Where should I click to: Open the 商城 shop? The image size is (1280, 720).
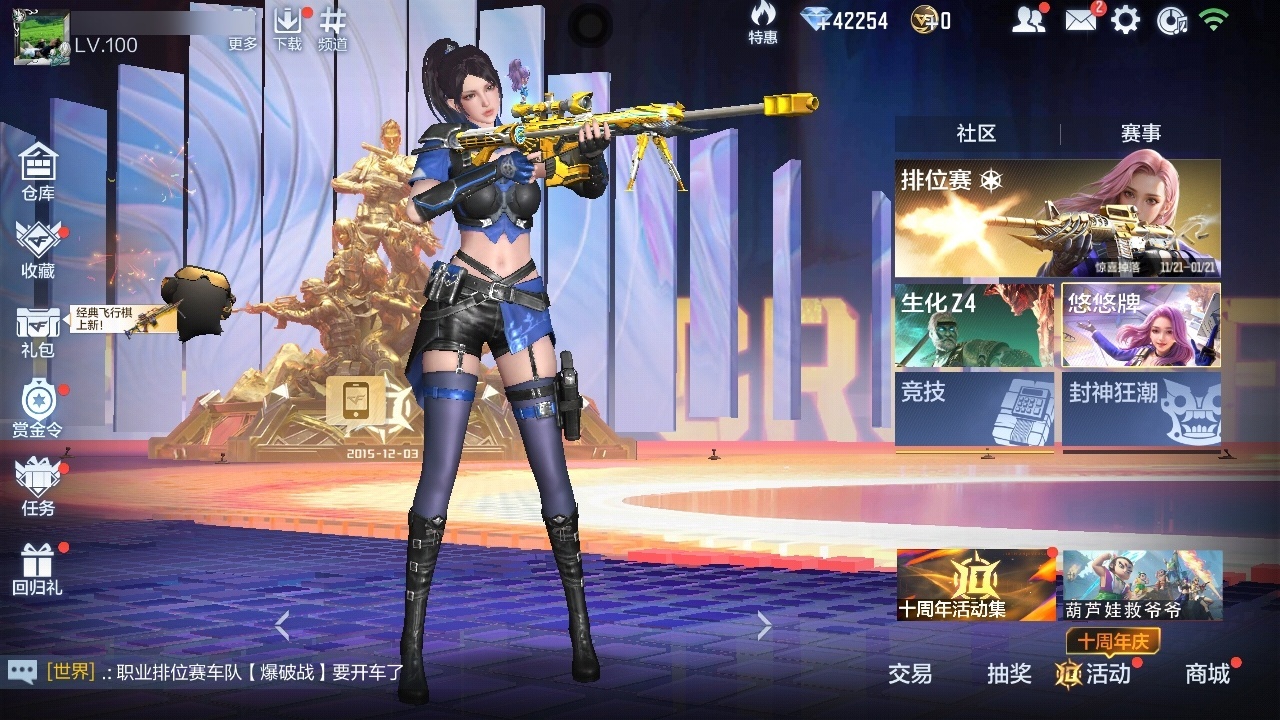(1208, 674)
